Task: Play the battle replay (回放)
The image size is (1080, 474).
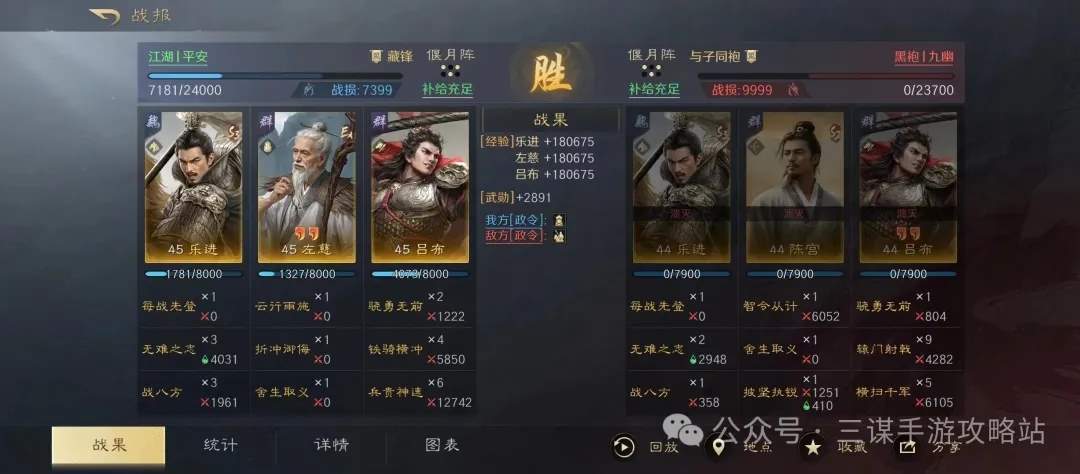Action: (x=626, y=447)
